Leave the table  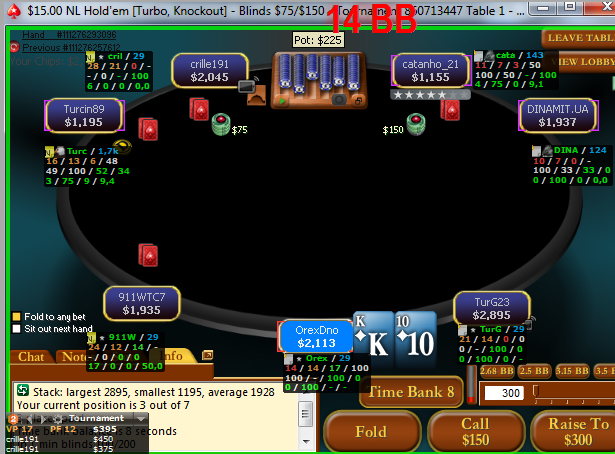(x=578, y=38)
